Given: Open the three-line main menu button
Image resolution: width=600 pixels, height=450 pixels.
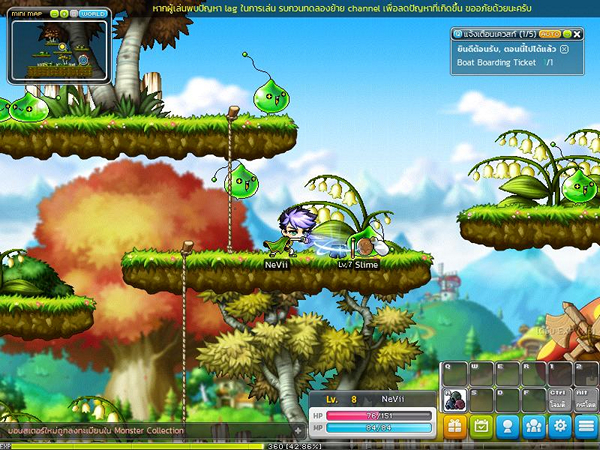Looking at the screenshot, I should pos(586,427).
